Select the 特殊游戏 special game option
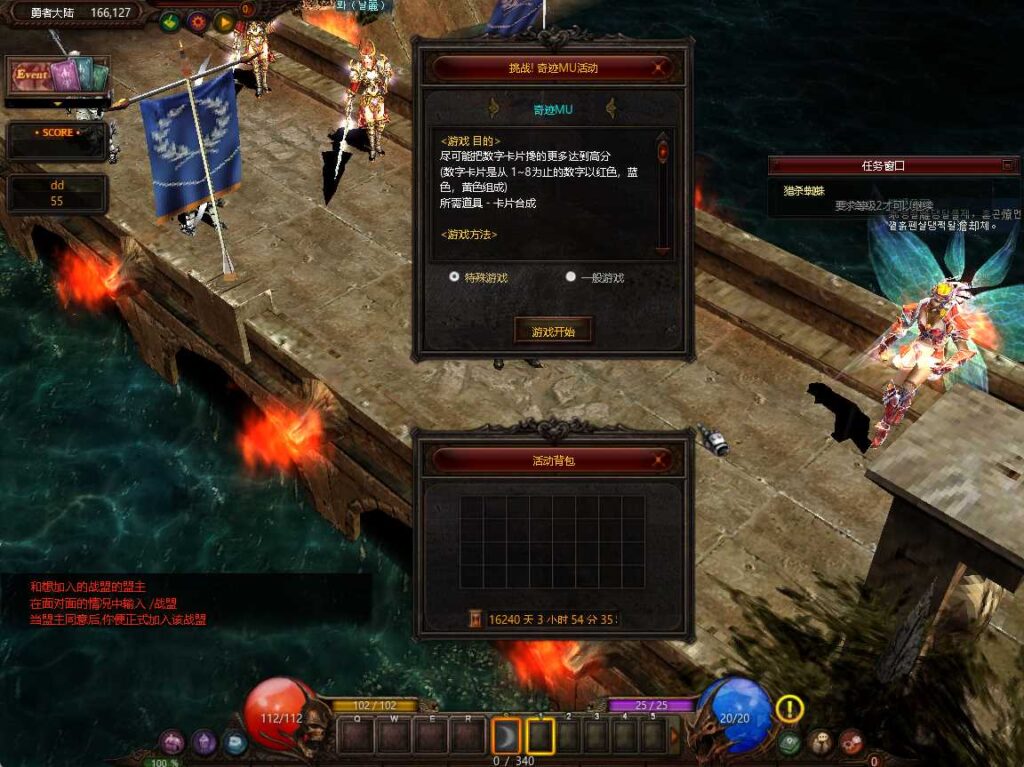Screen dimensions: 1024x767 [x=455, y=276]
